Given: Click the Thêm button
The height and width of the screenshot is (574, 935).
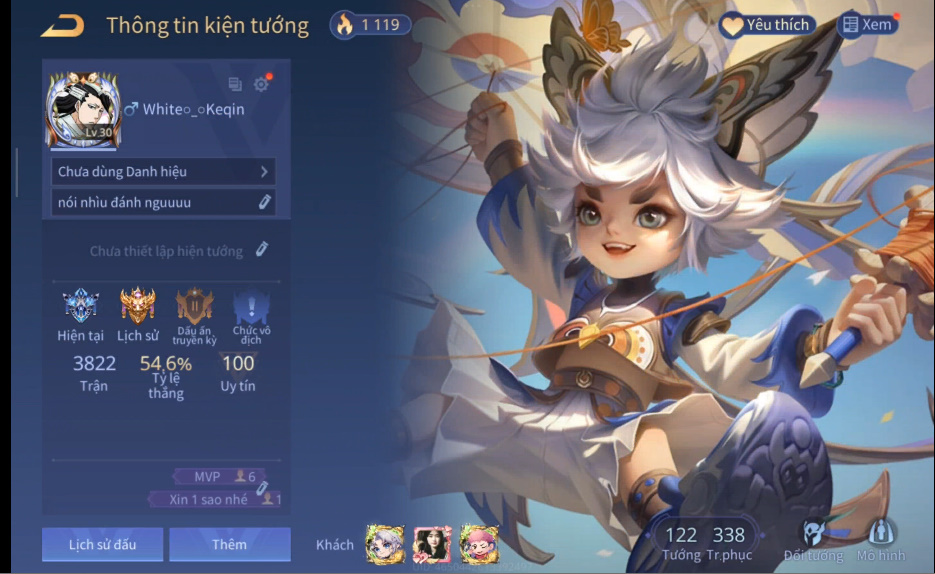Looking at the screenshot, I should (x=229, y=544).
